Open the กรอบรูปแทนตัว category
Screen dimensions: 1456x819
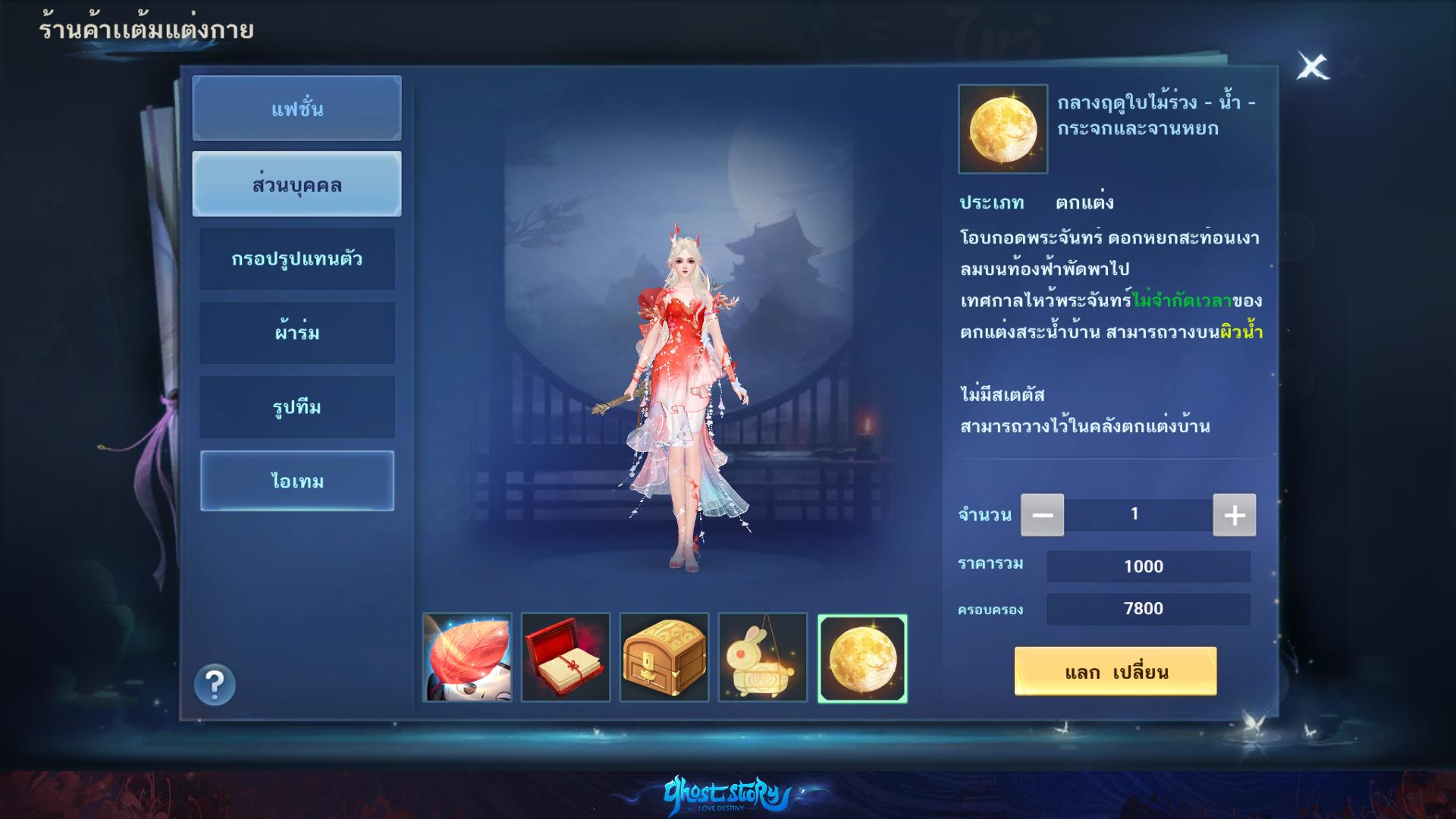tap(297, 259)
